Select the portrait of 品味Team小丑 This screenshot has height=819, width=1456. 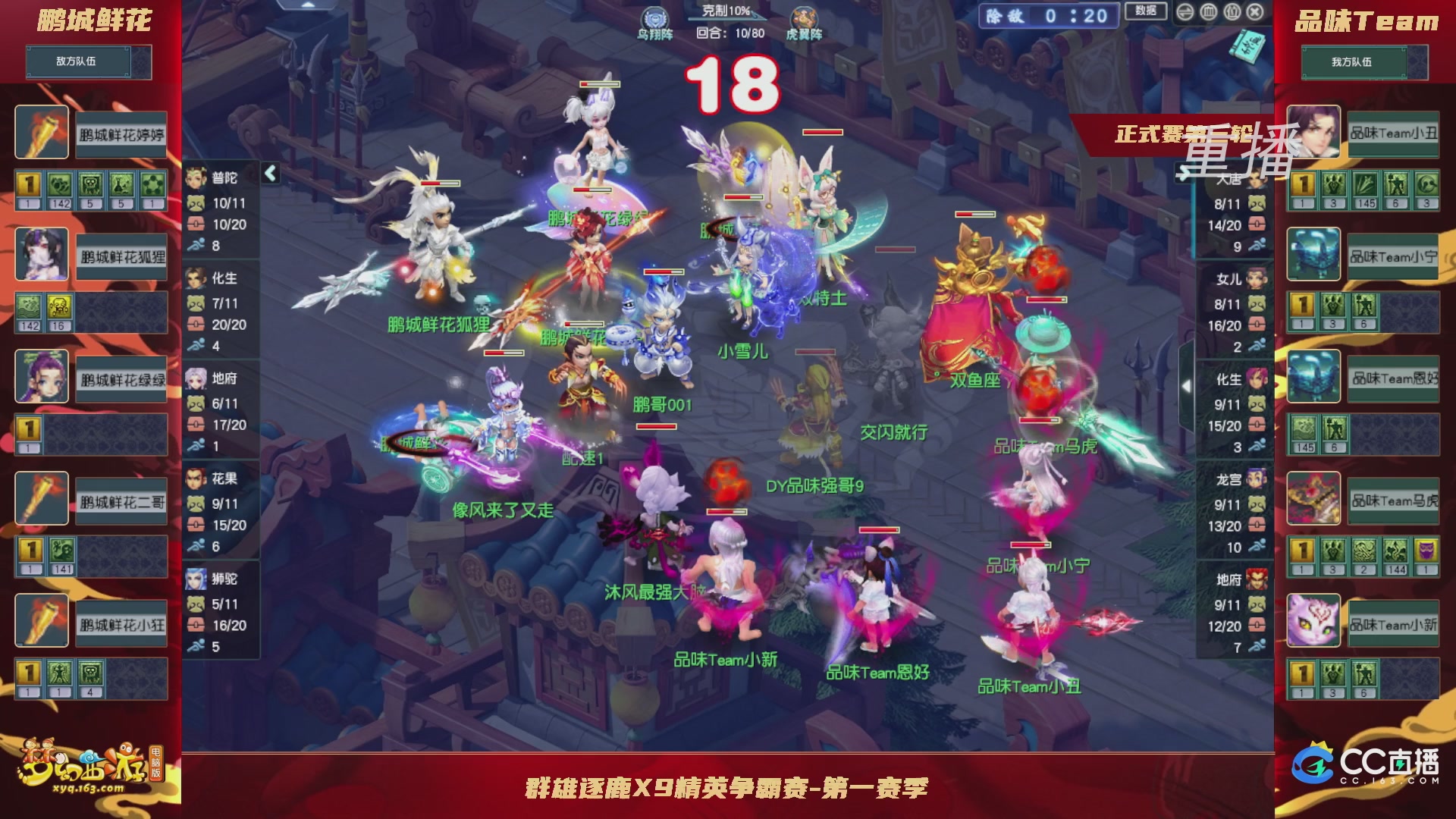tap(1313, 133)
